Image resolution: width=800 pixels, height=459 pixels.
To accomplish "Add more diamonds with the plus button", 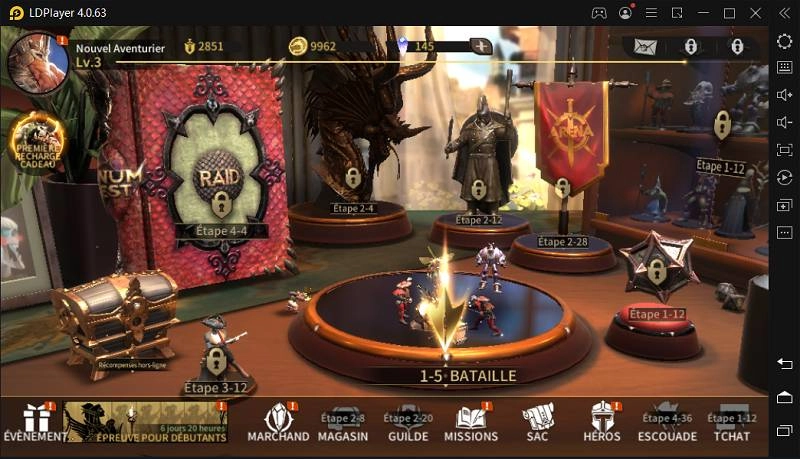I will click(481, 46).
